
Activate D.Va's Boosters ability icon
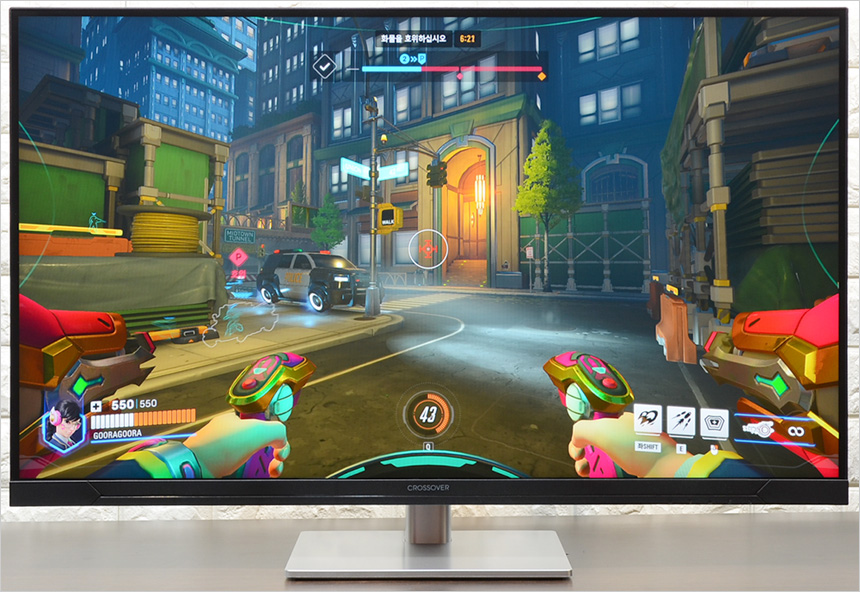pyautogui.click(x=649, y=421)
